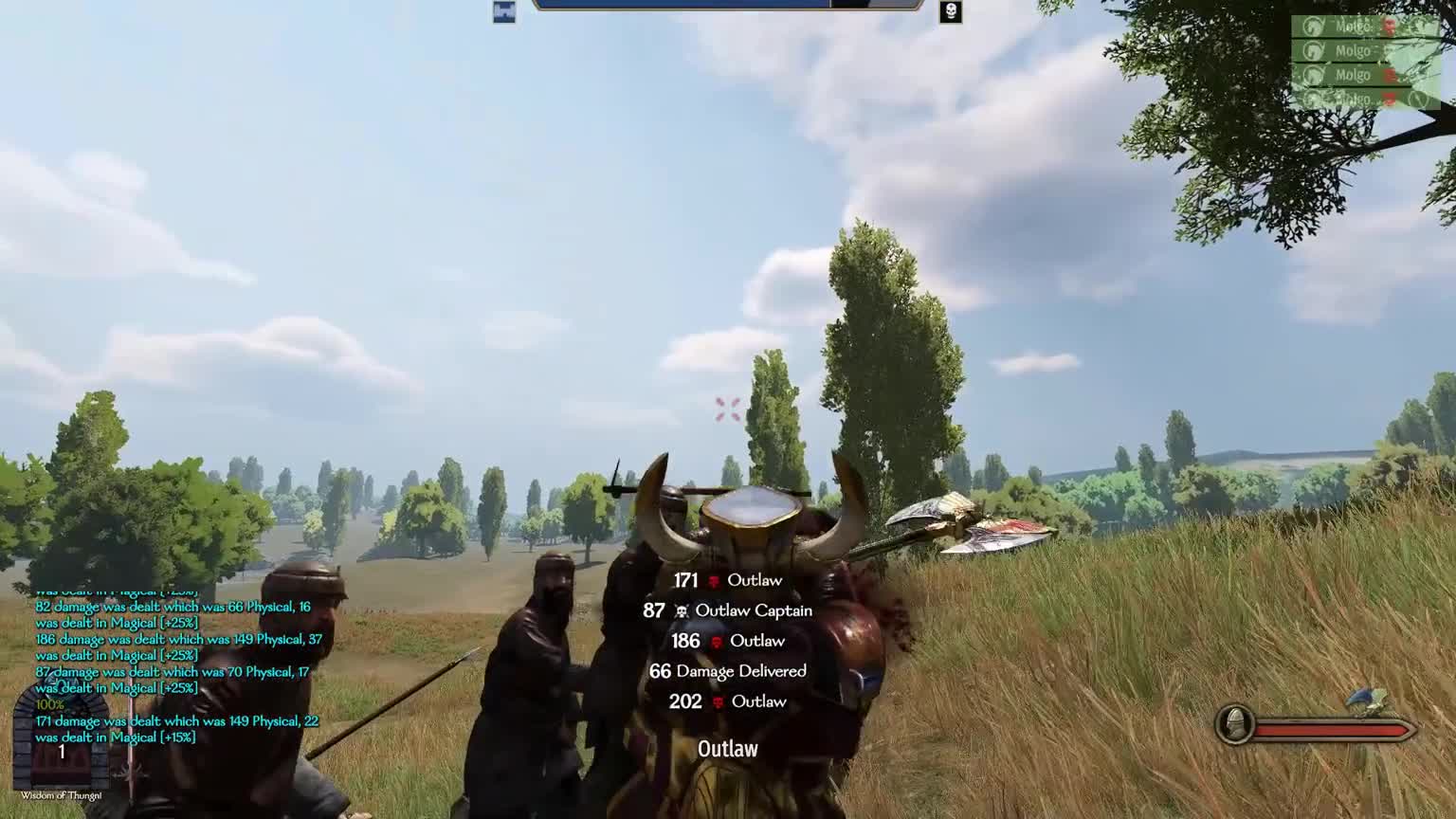Select the Outlaw nameplate above the enemy
1456x819 pixels.
pyautogui.click(x=728, y=749)
